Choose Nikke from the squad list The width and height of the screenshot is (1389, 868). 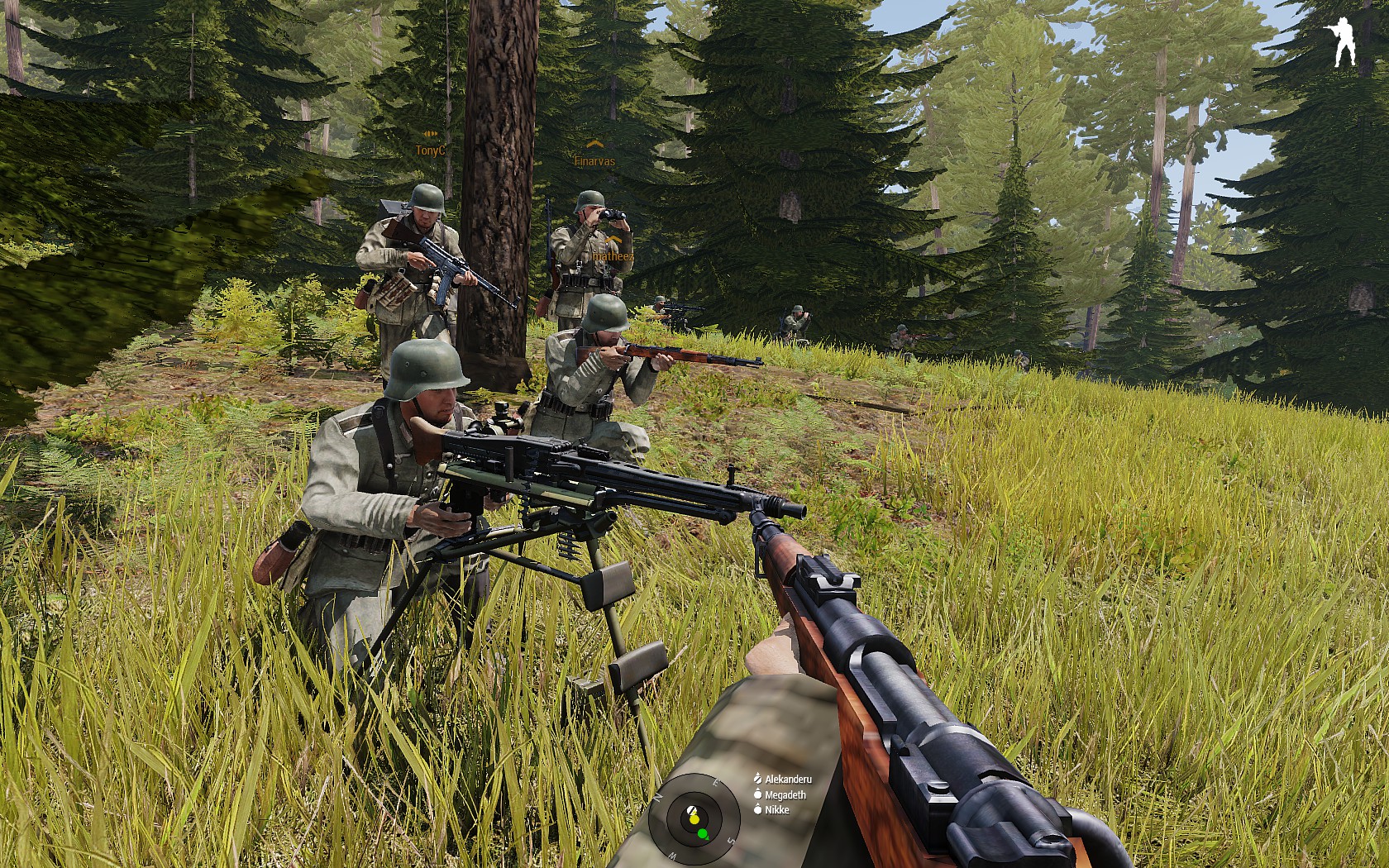[x=776, y=810]
